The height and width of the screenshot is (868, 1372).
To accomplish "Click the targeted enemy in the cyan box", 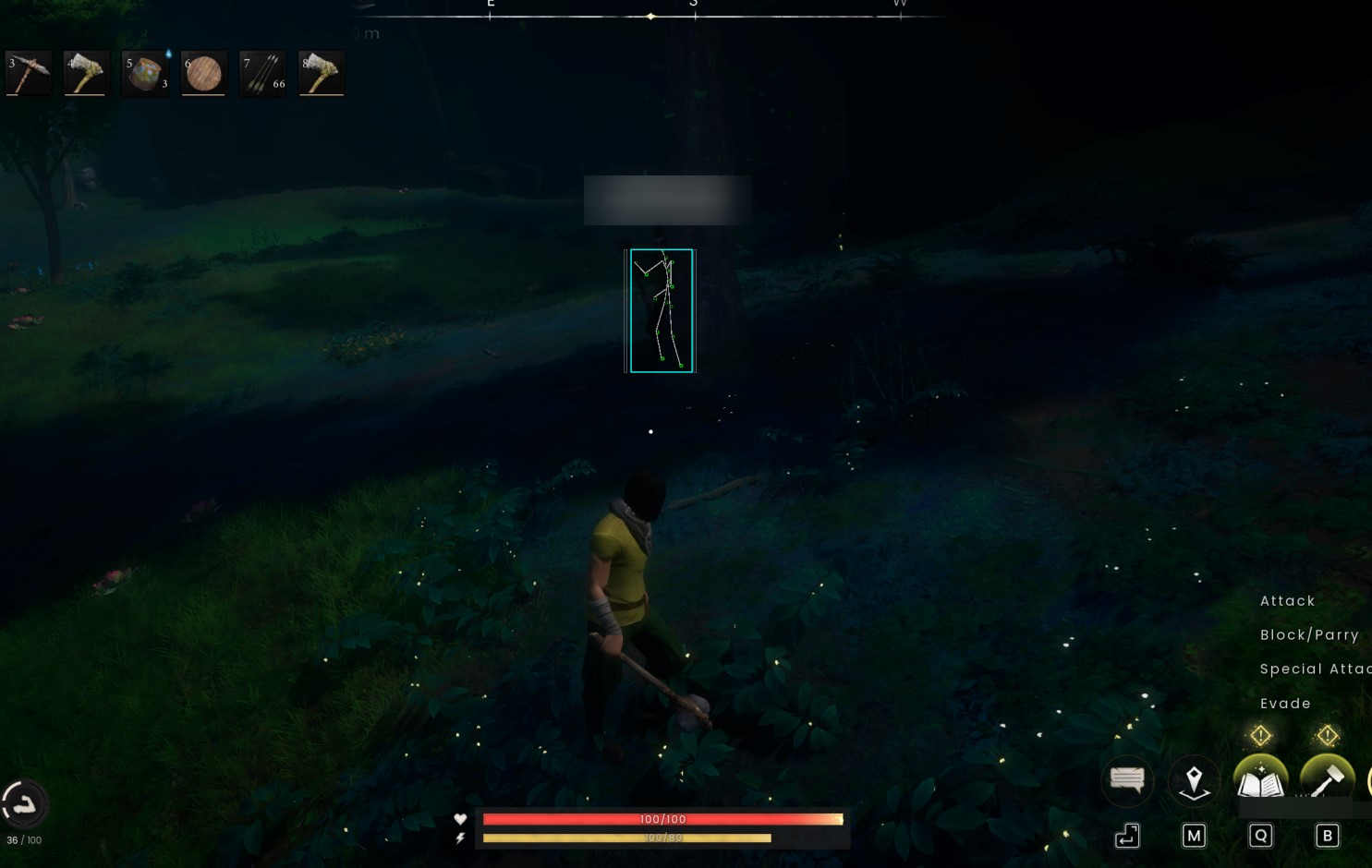I will pos(662,309).
